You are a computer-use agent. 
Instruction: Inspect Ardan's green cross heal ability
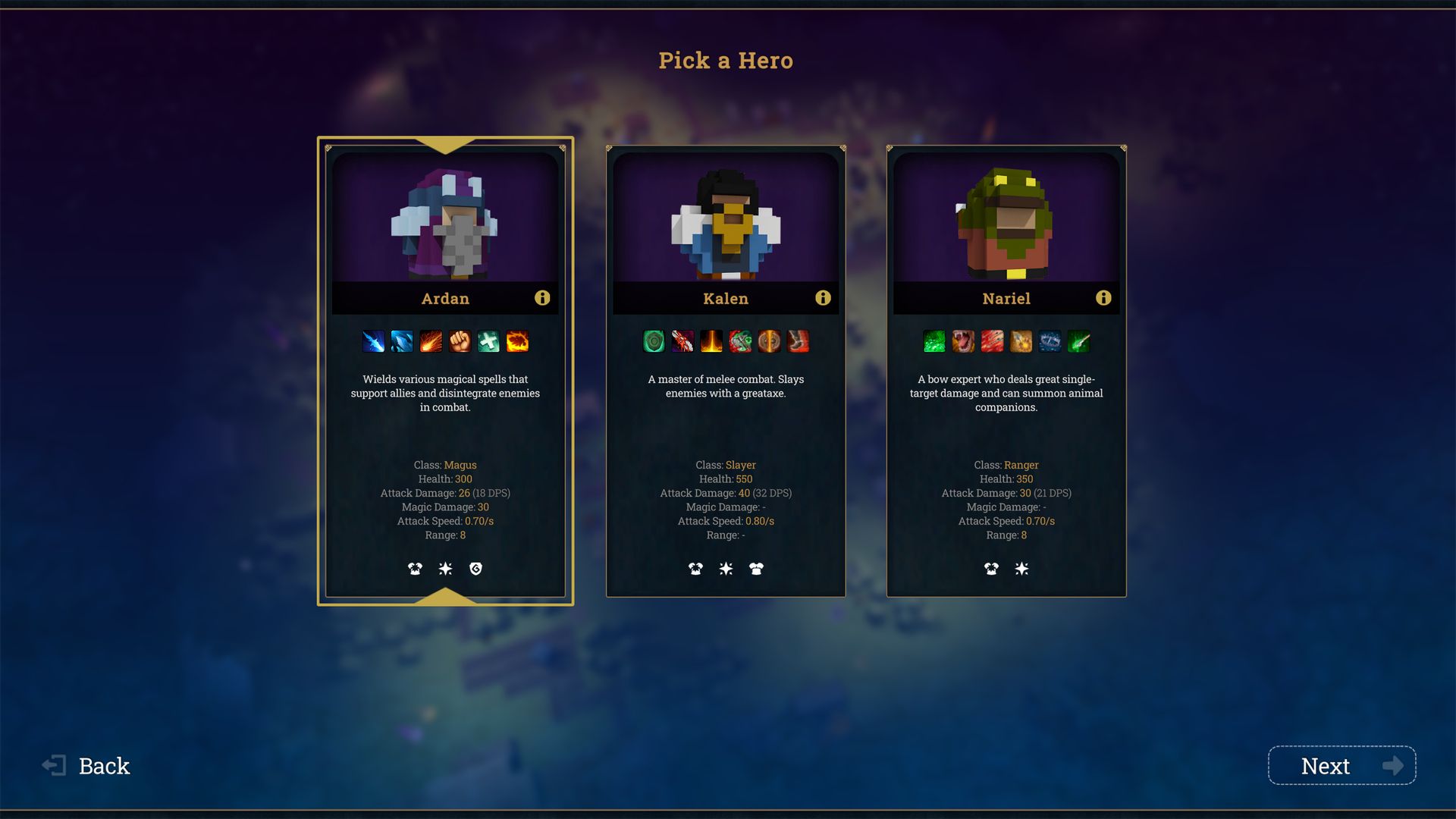pyautogui.click(x=488, y=342)
